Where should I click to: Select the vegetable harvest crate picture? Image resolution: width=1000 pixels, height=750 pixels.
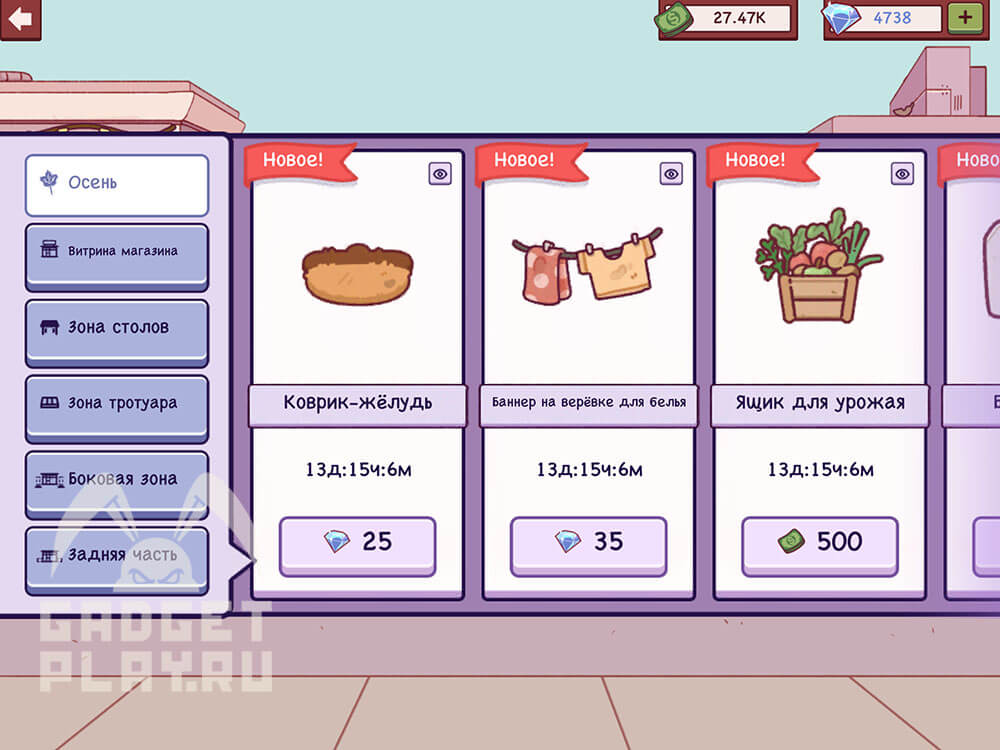pyautogui.click(x=817, y=266)
